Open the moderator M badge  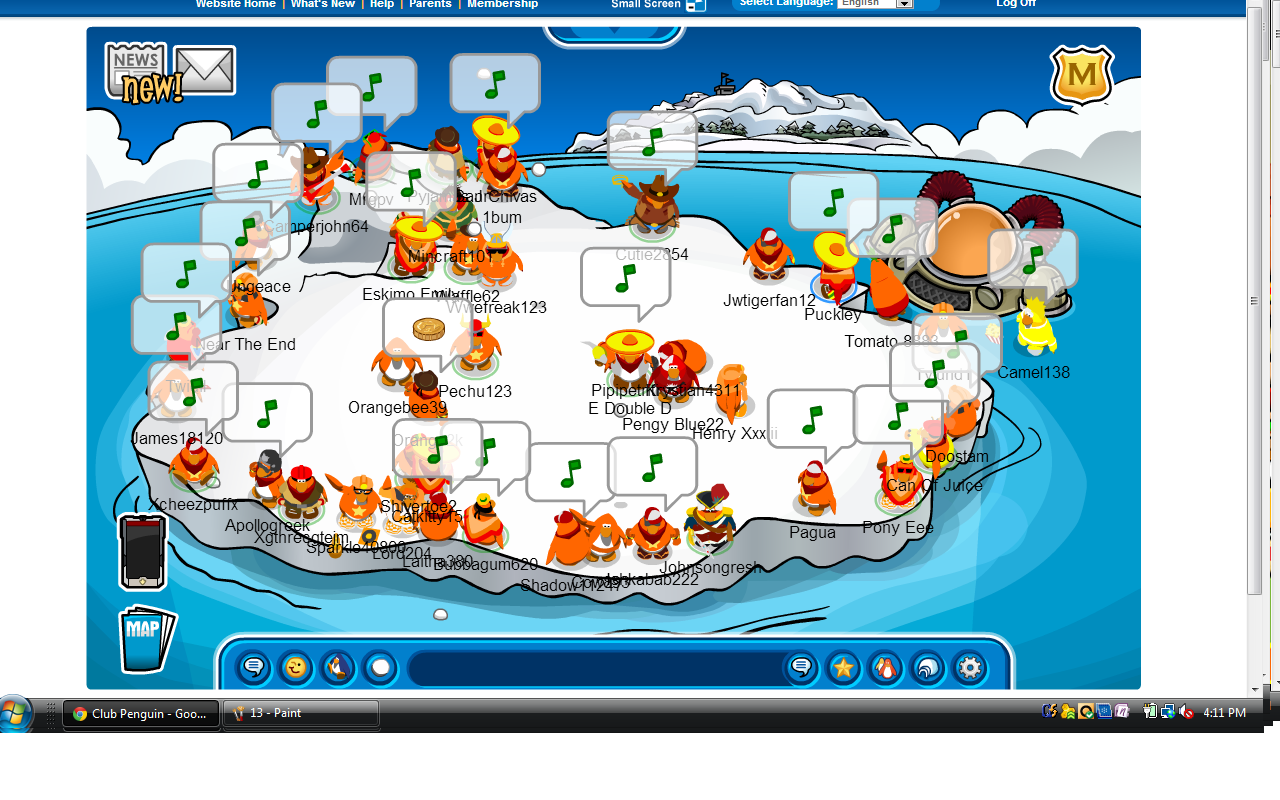click(x=1082, y=75)
